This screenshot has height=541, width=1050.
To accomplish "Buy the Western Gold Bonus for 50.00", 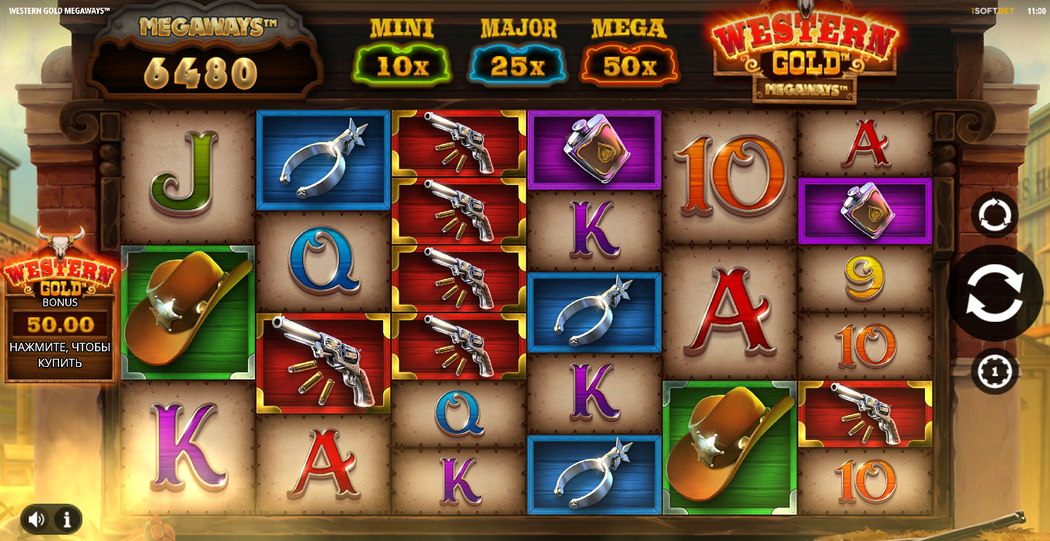I will click(x=60, y=325).
